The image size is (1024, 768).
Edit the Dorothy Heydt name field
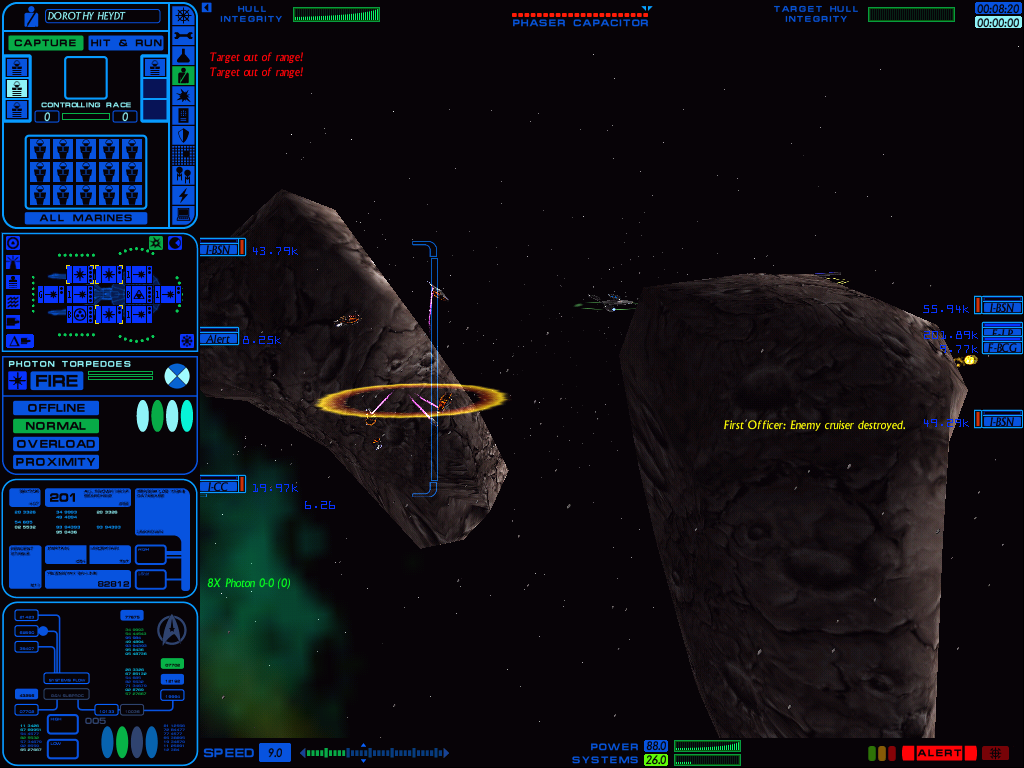click(x=88, y=16)
